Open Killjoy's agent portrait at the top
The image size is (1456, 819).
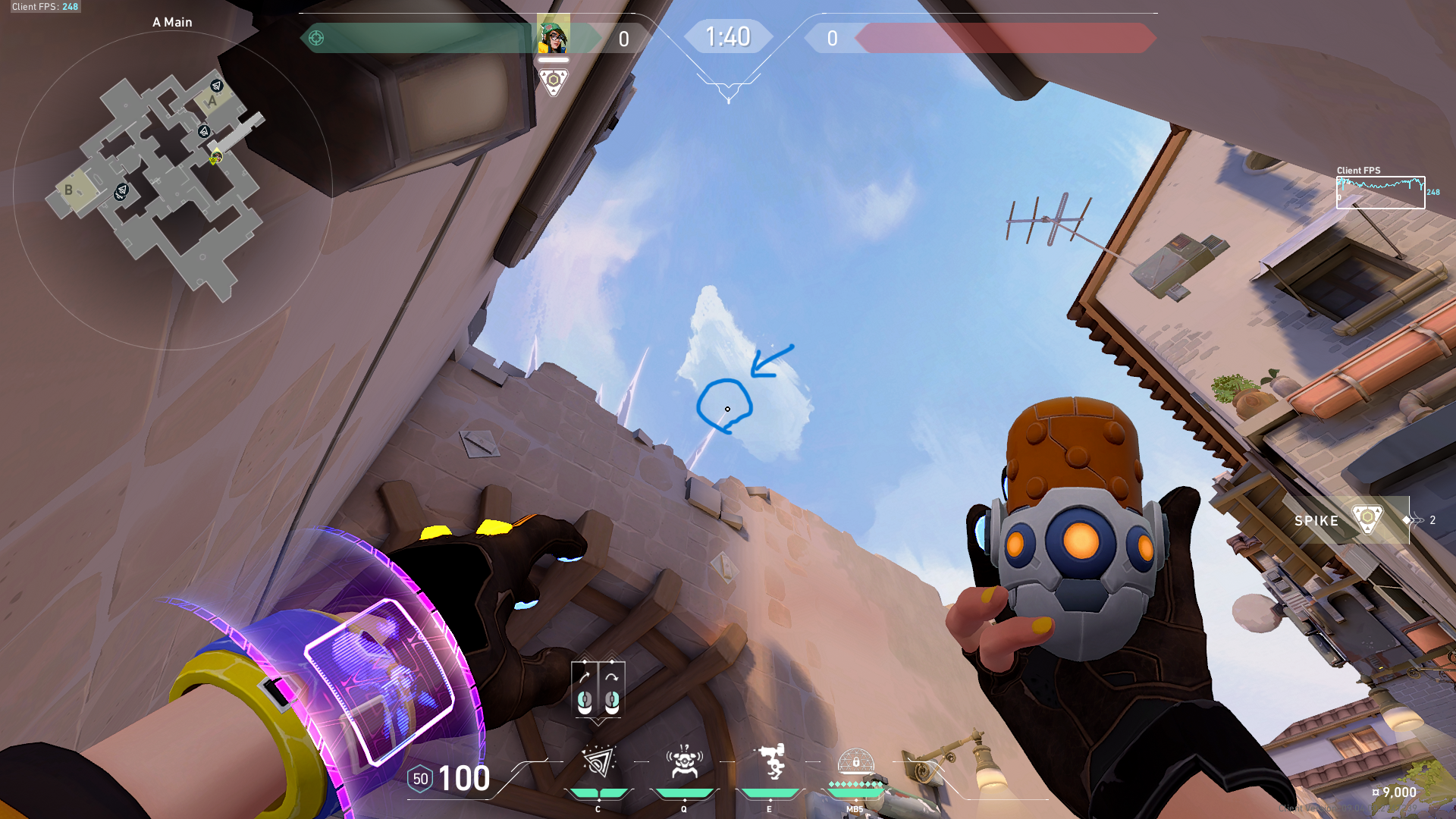554,34
